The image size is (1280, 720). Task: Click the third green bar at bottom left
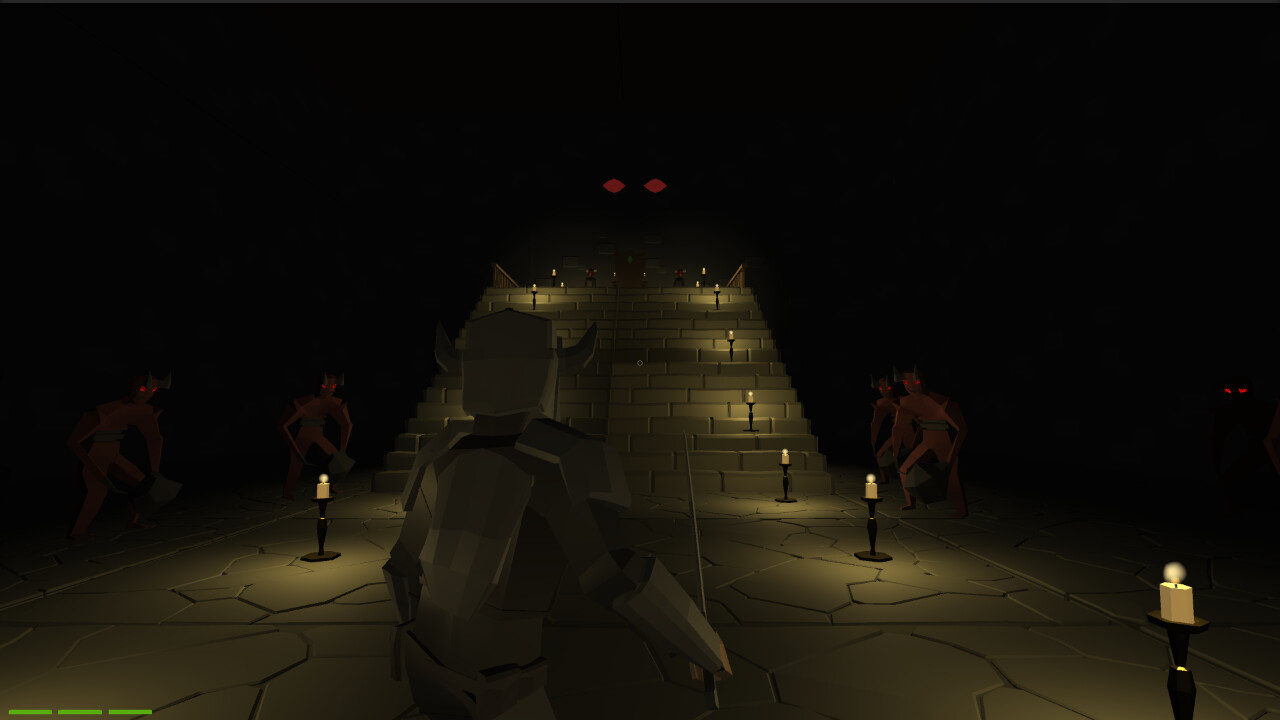[130, 712]
